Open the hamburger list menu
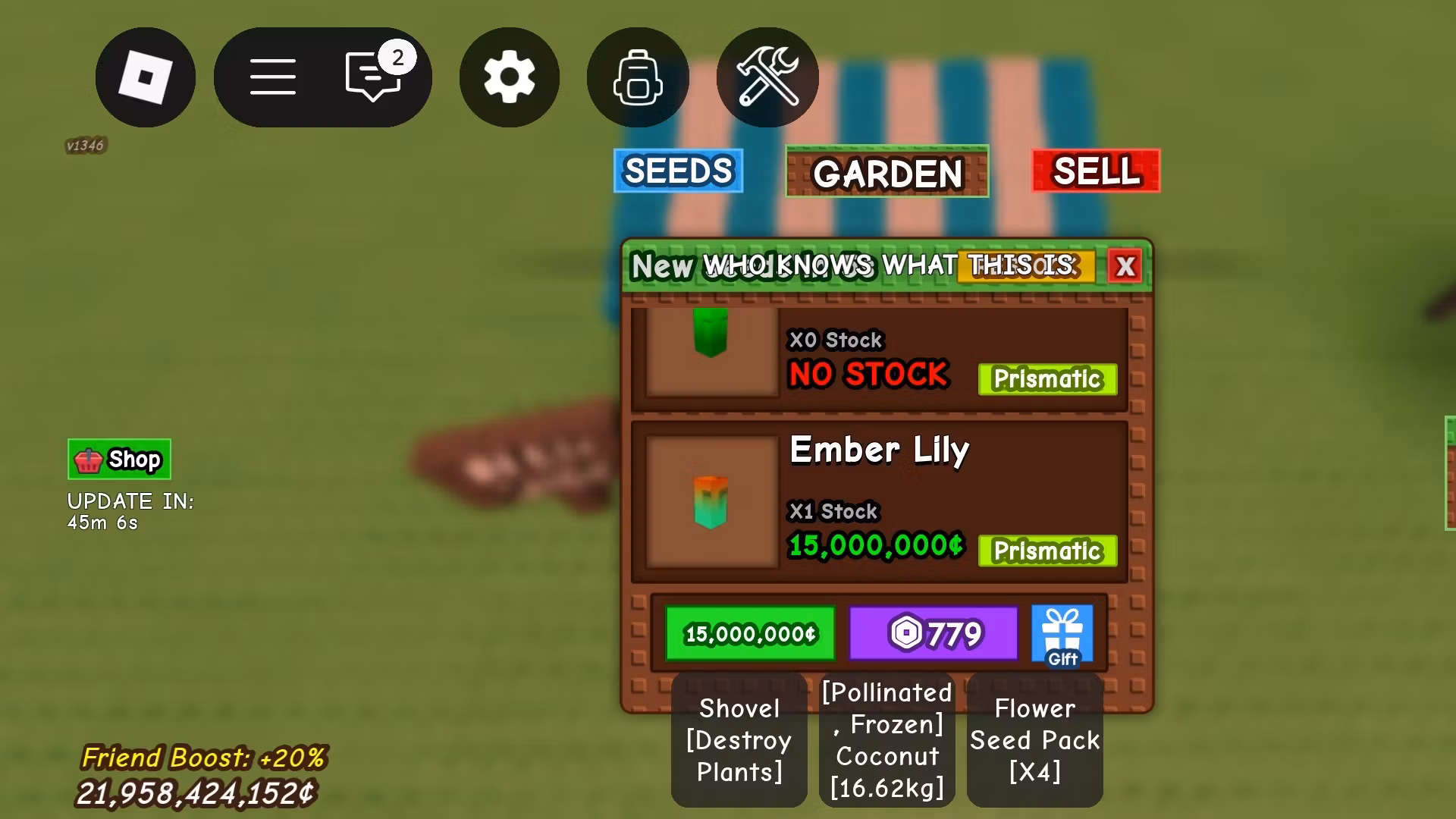The height and width of the screenshot is (819, 1456). [273, 77]
